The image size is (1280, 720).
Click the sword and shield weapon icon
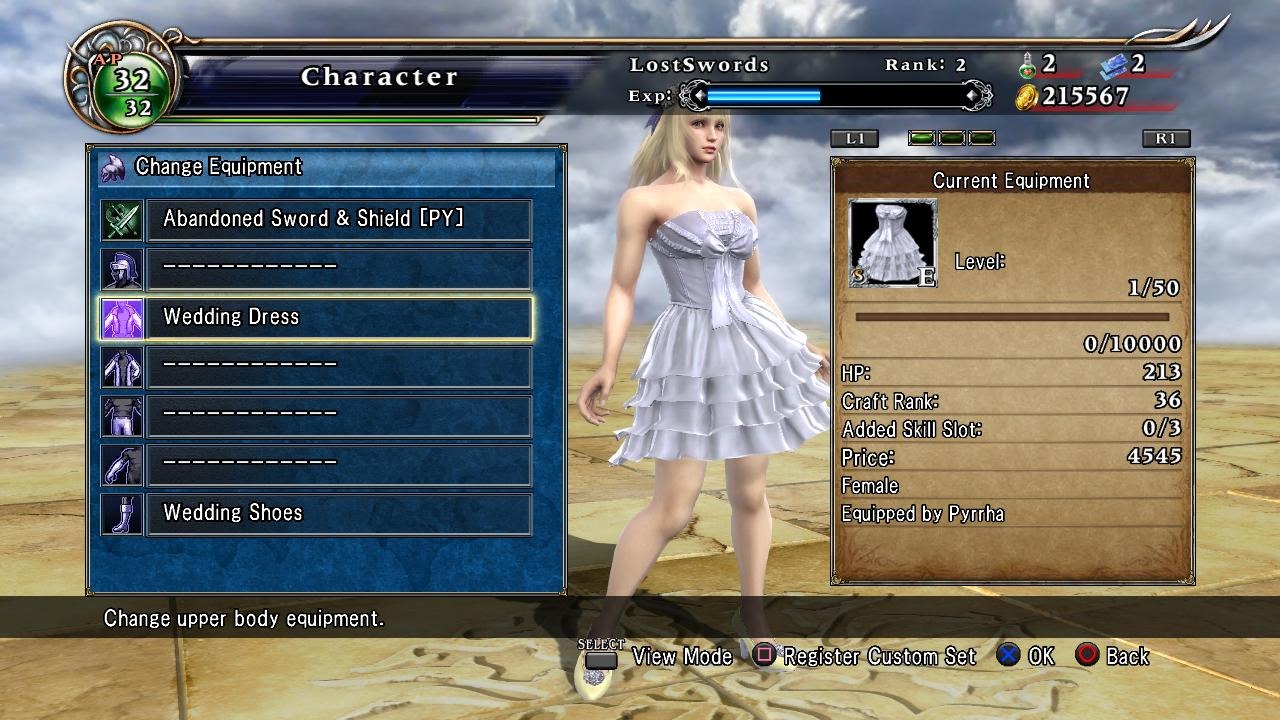pyautogui.click(x=122, y=220)
